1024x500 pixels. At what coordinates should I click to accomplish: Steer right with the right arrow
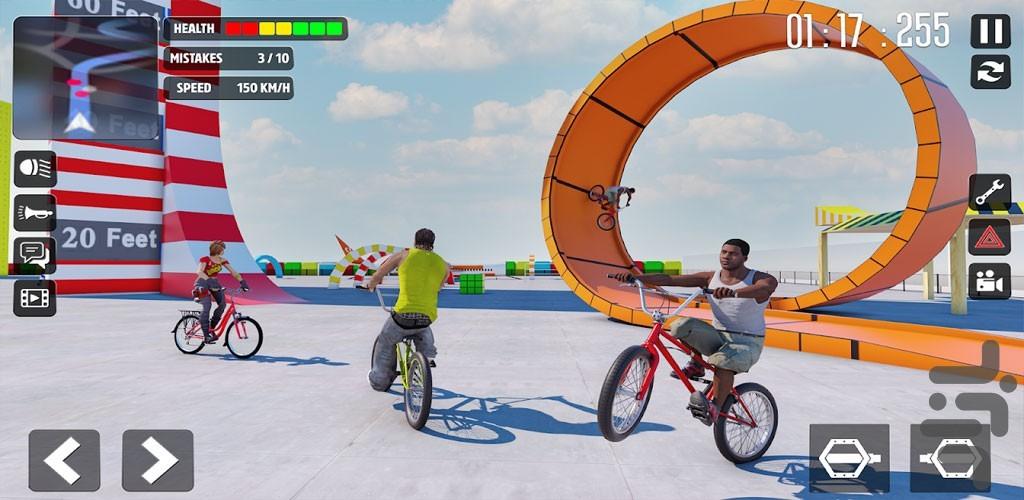click(x=158, y=460)
